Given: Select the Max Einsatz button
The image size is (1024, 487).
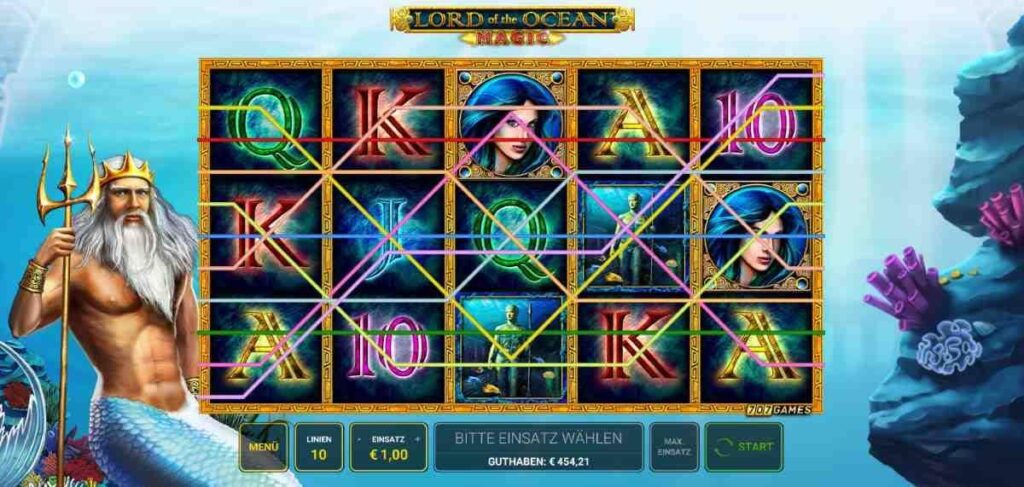Looking at the screenshot, I should click(x=674, y=446).
